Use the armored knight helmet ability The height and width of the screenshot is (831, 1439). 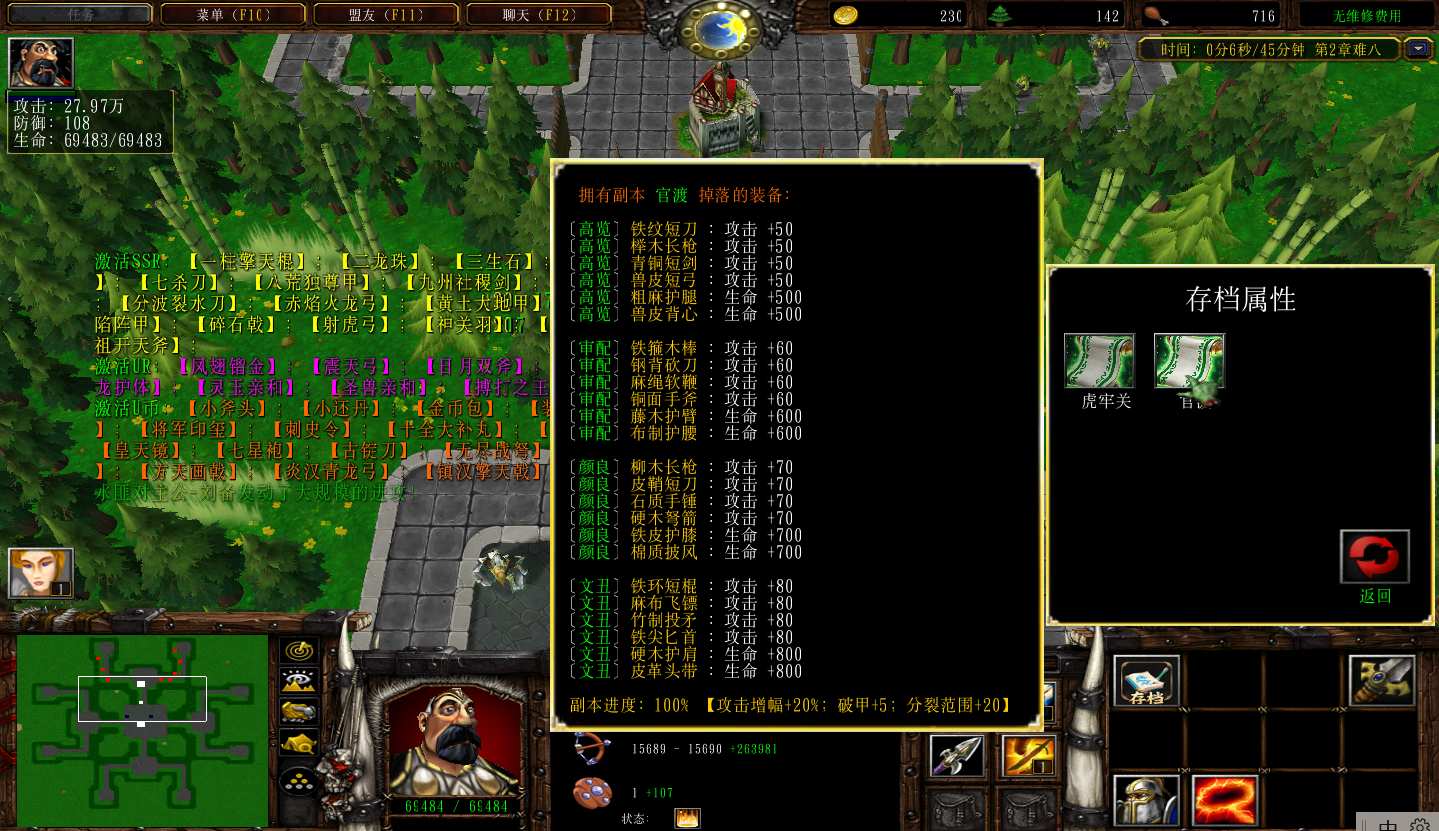[1146, 800]
